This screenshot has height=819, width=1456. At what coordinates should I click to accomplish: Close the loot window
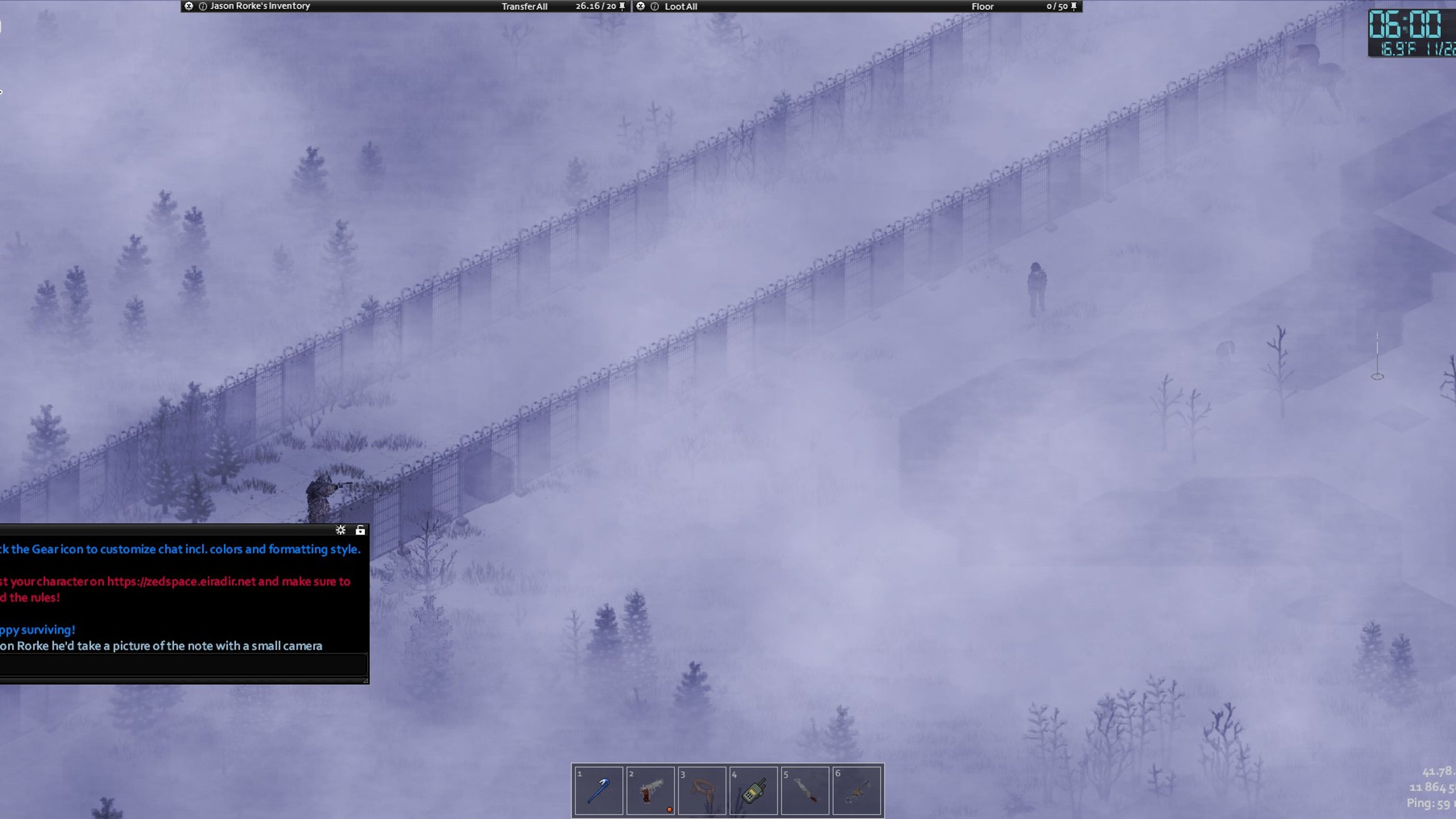tap(640, 6)
